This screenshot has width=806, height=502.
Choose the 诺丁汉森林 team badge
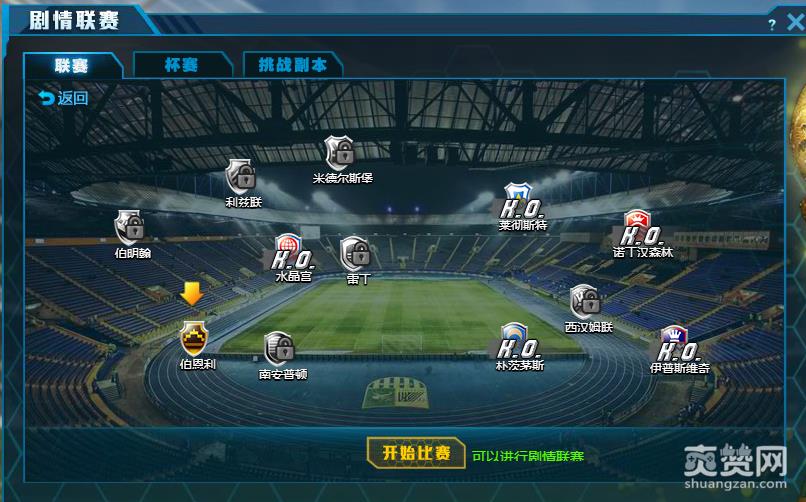pyautogui.click(x=639, y=228)
